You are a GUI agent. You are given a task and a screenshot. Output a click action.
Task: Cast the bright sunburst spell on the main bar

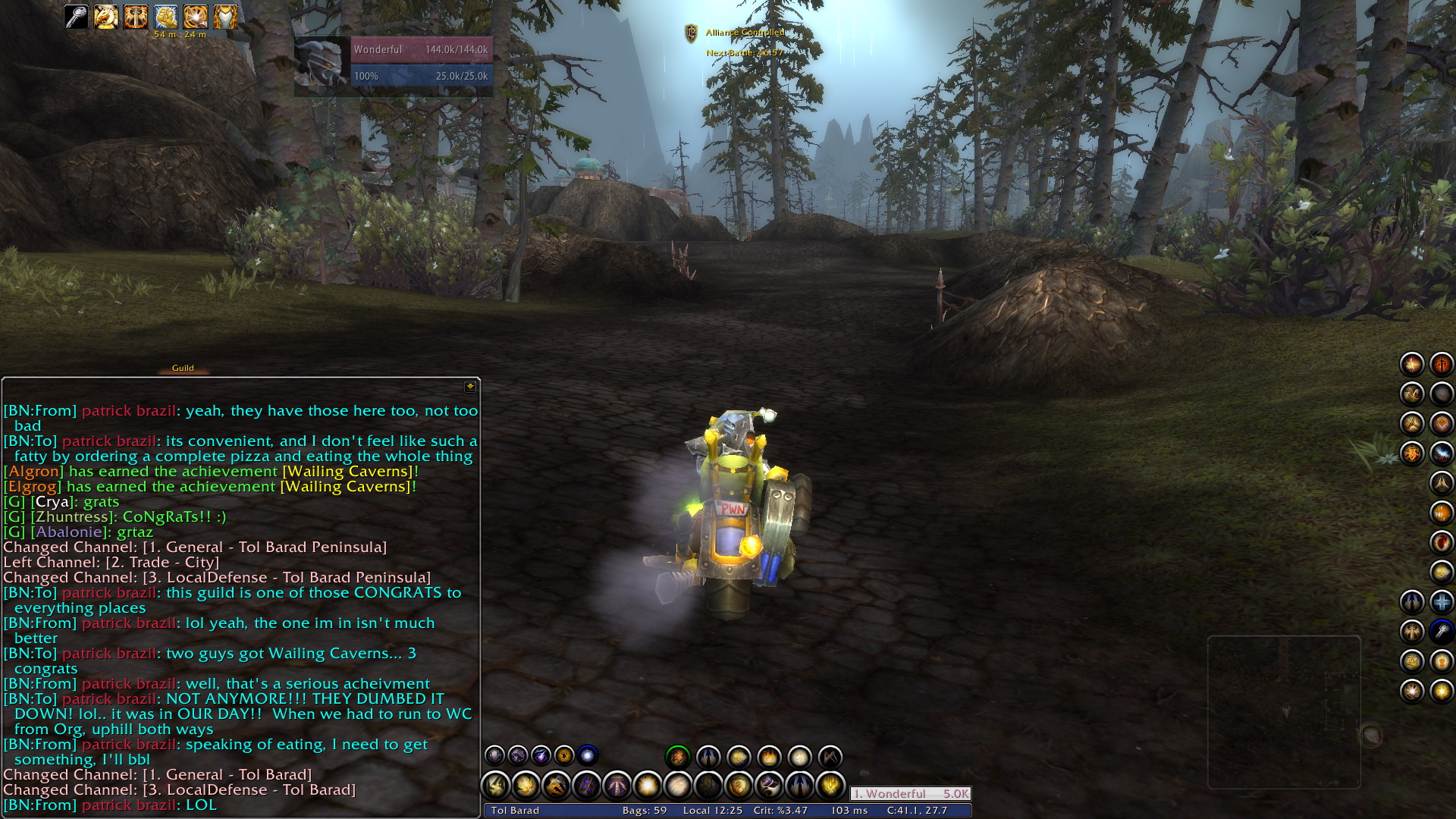pos(648,786)
